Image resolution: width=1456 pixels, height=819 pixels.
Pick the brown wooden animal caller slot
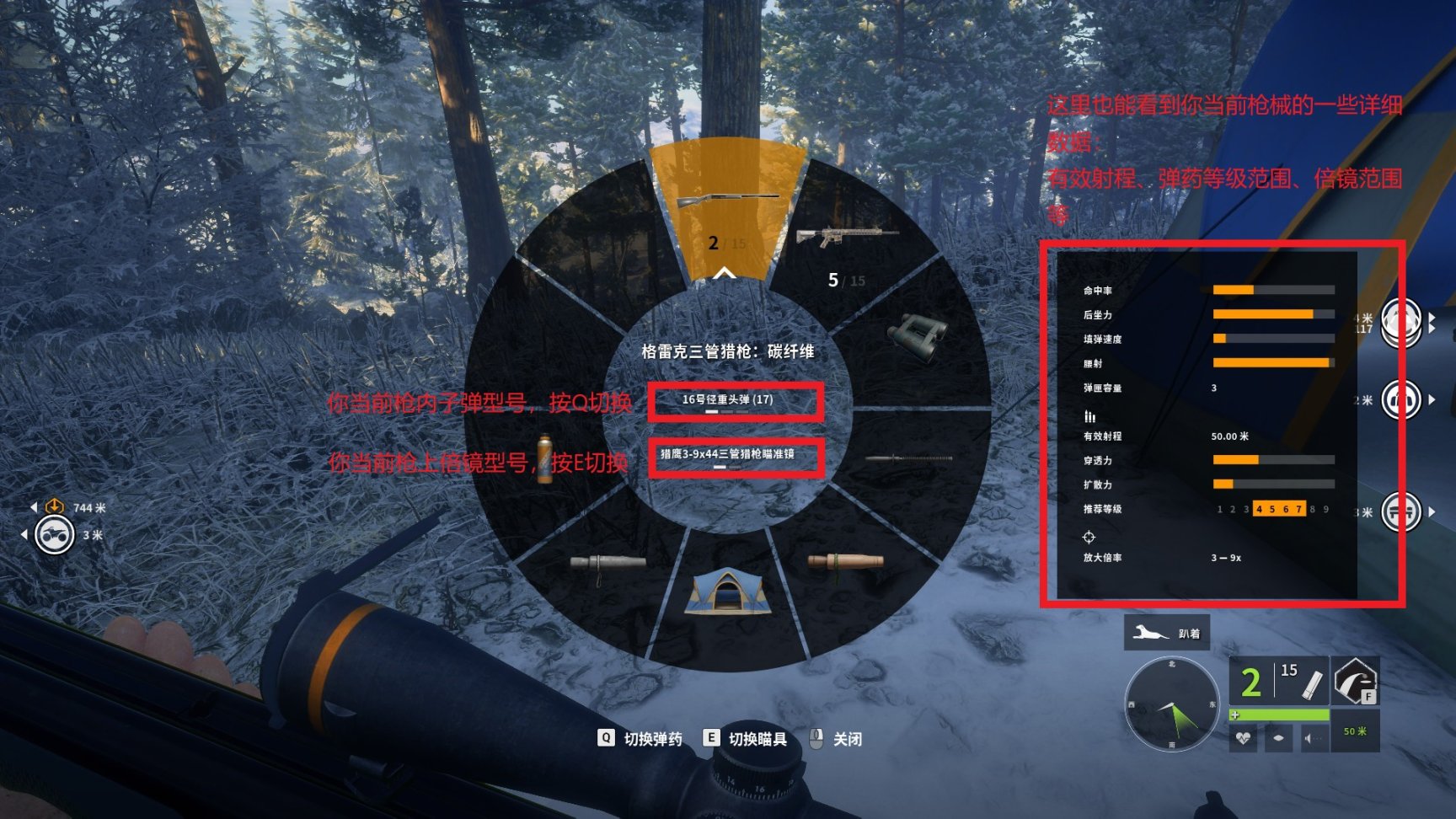845,563
